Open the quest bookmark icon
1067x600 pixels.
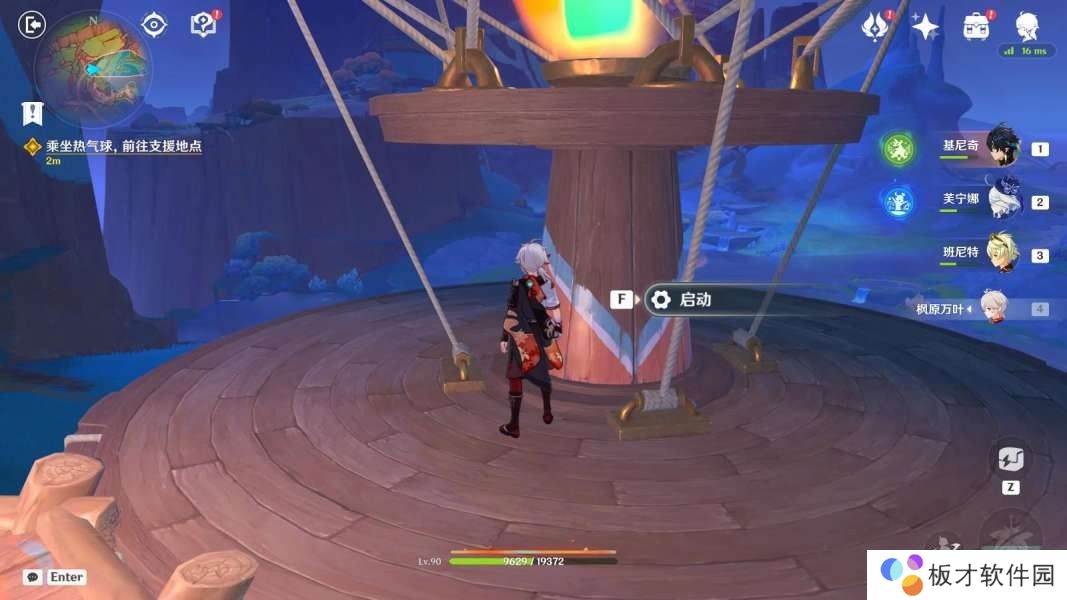pos(32,112)
